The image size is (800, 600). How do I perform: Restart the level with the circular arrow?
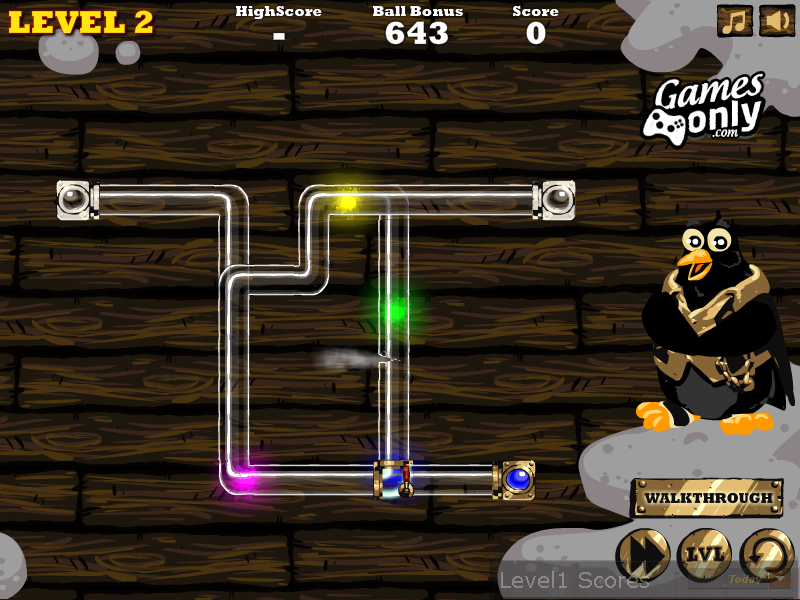tap(766, 554)
